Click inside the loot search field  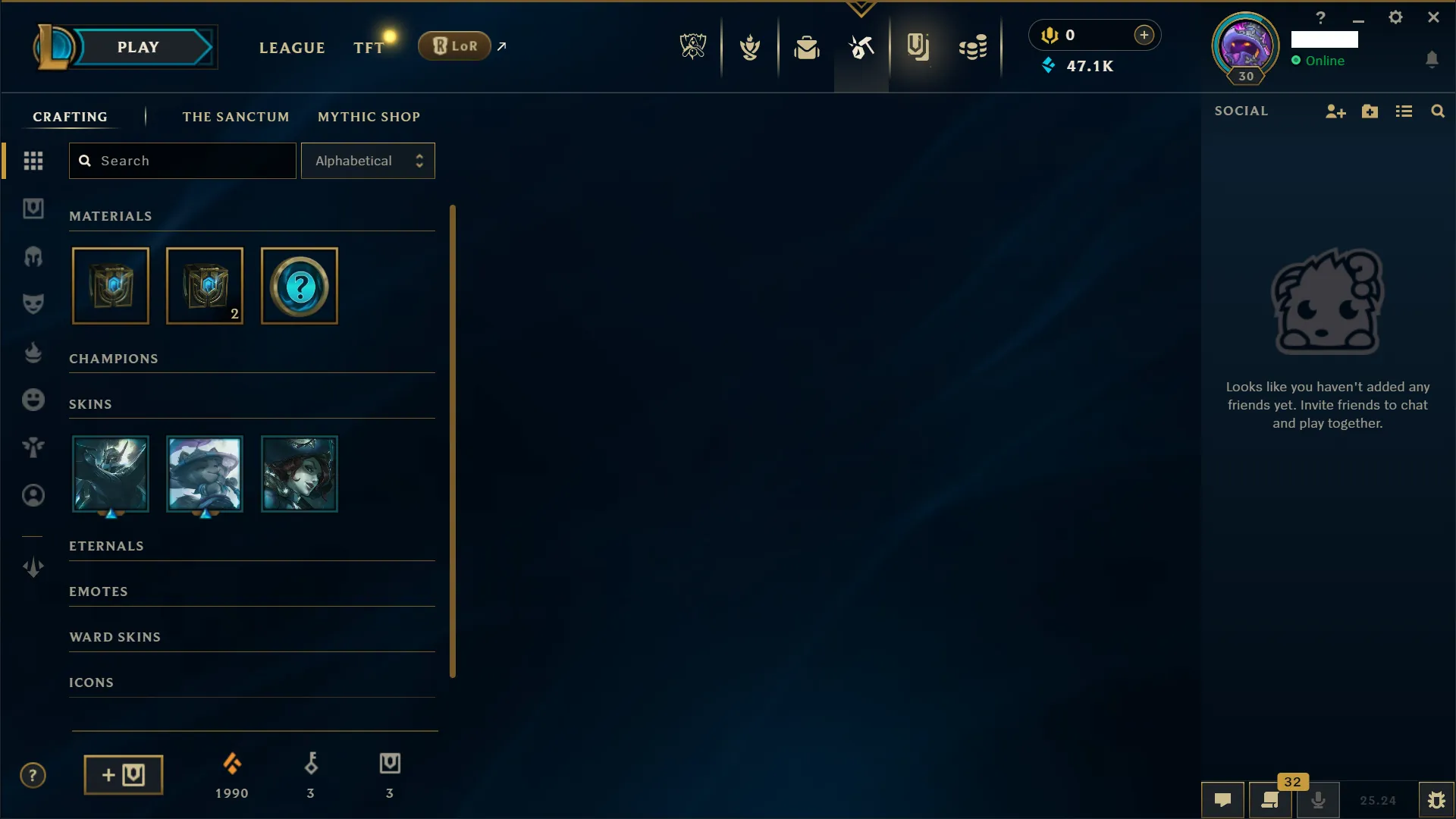(x=182, y=161)
